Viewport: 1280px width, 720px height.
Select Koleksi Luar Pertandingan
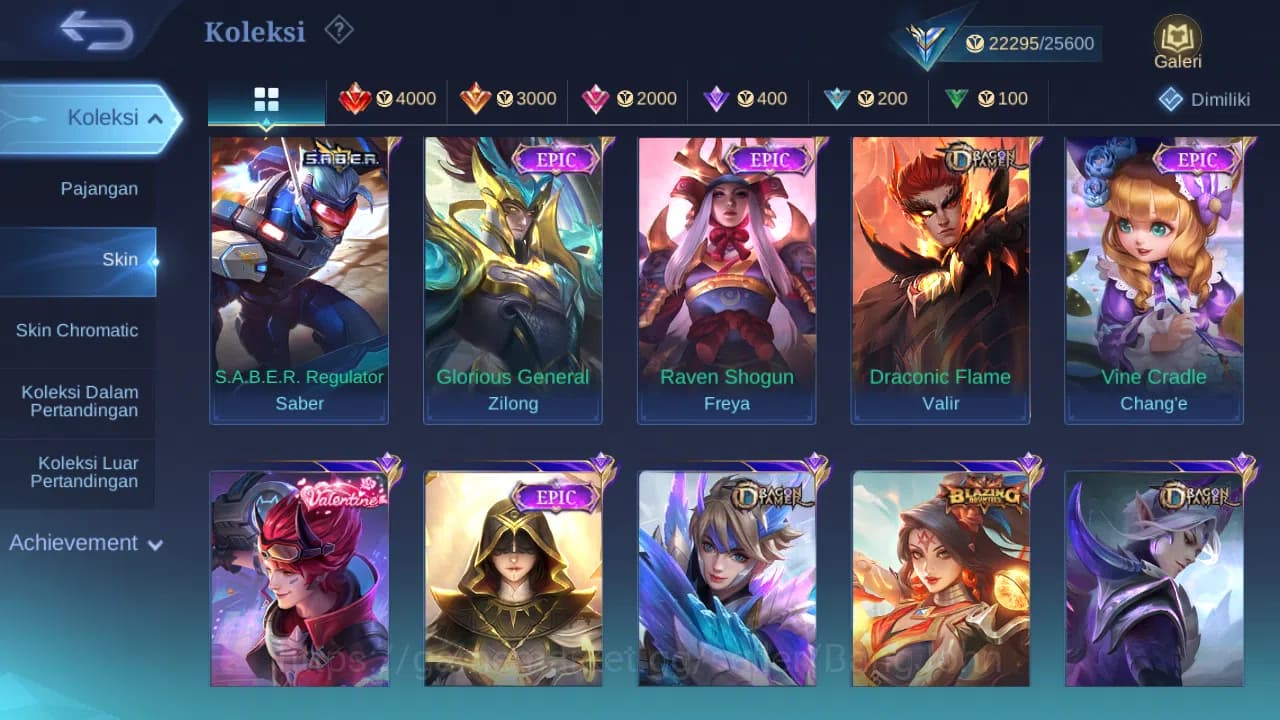click(79, 471)
